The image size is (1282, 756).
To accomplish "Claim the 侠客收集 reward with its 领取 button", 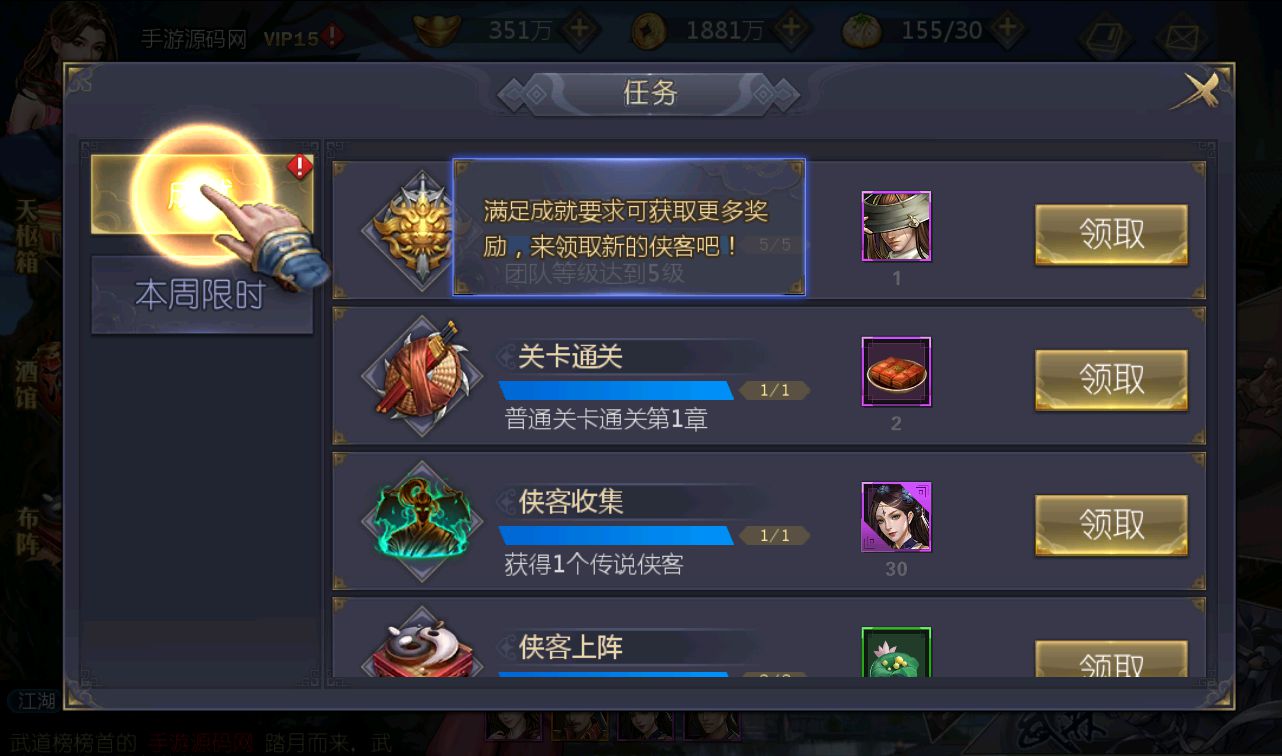I will (1111, 525).
